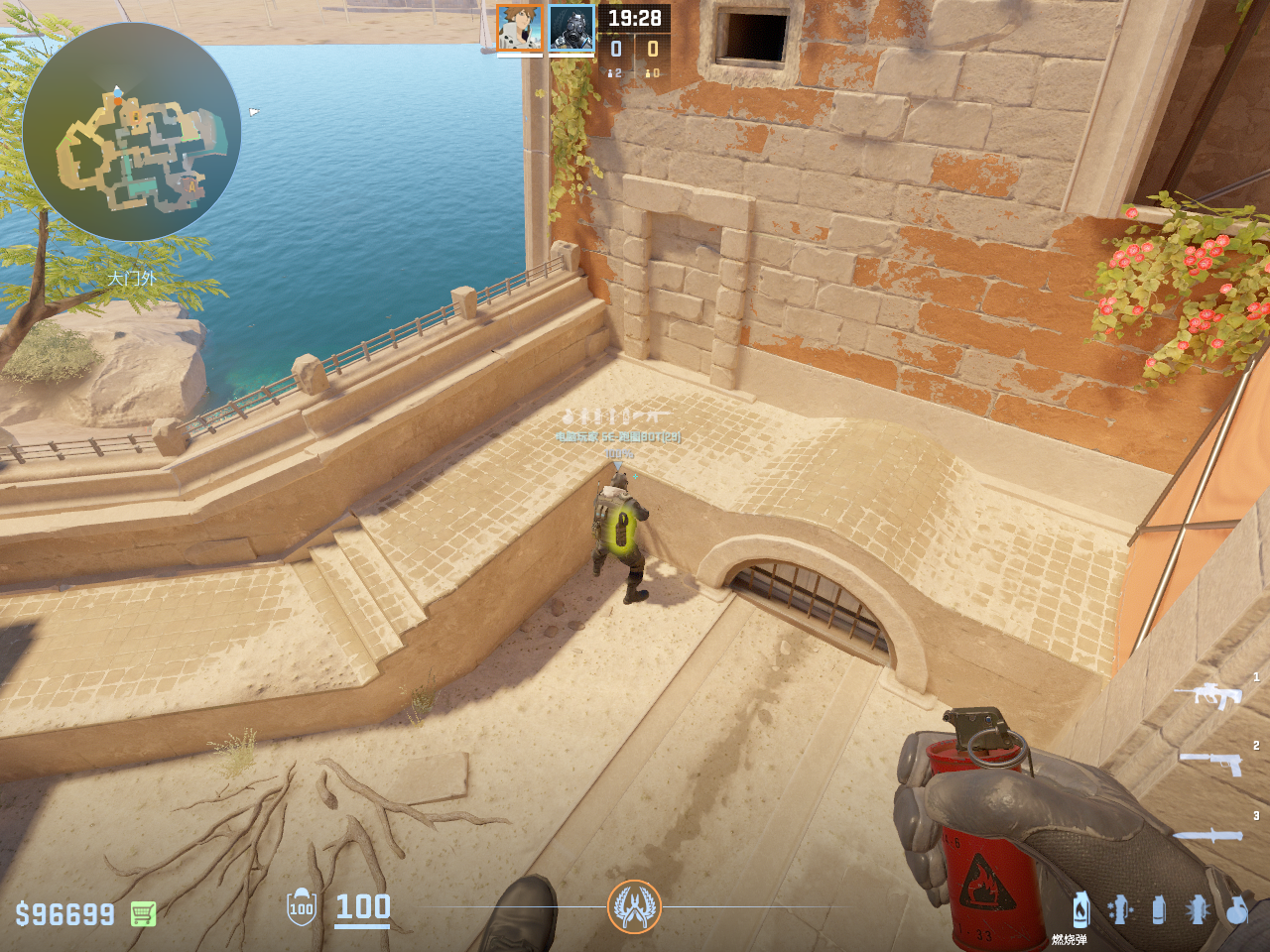This screenshot has width=1270, height=952.
Task: Select the flashbang grenade icon
Action: pyautogui.click(x=1198, y=909)
